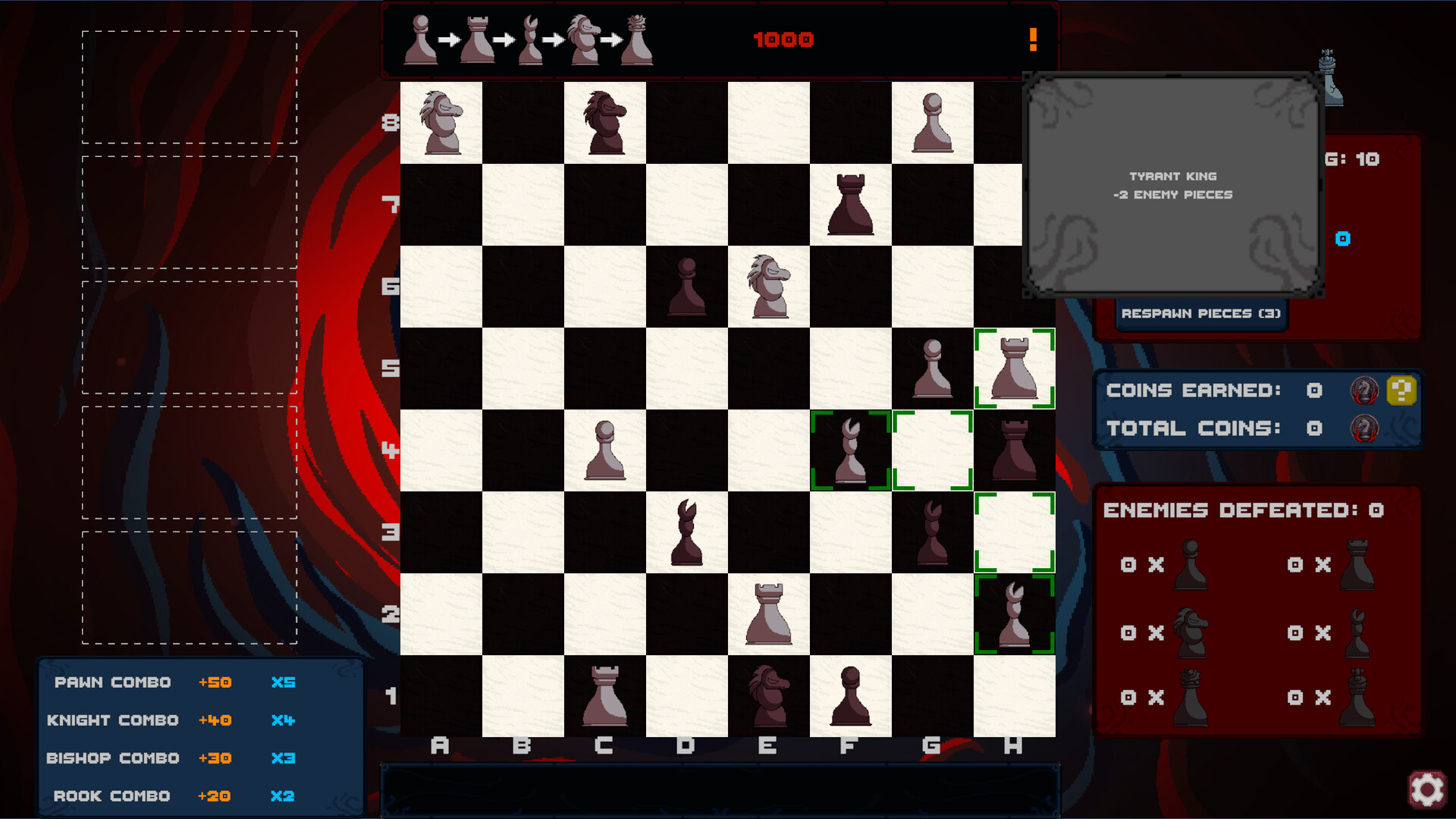This screenshot has width=1456, height=819.
Task: Dismiss the Tyrant King tooltip panel
Action: 1172,185
